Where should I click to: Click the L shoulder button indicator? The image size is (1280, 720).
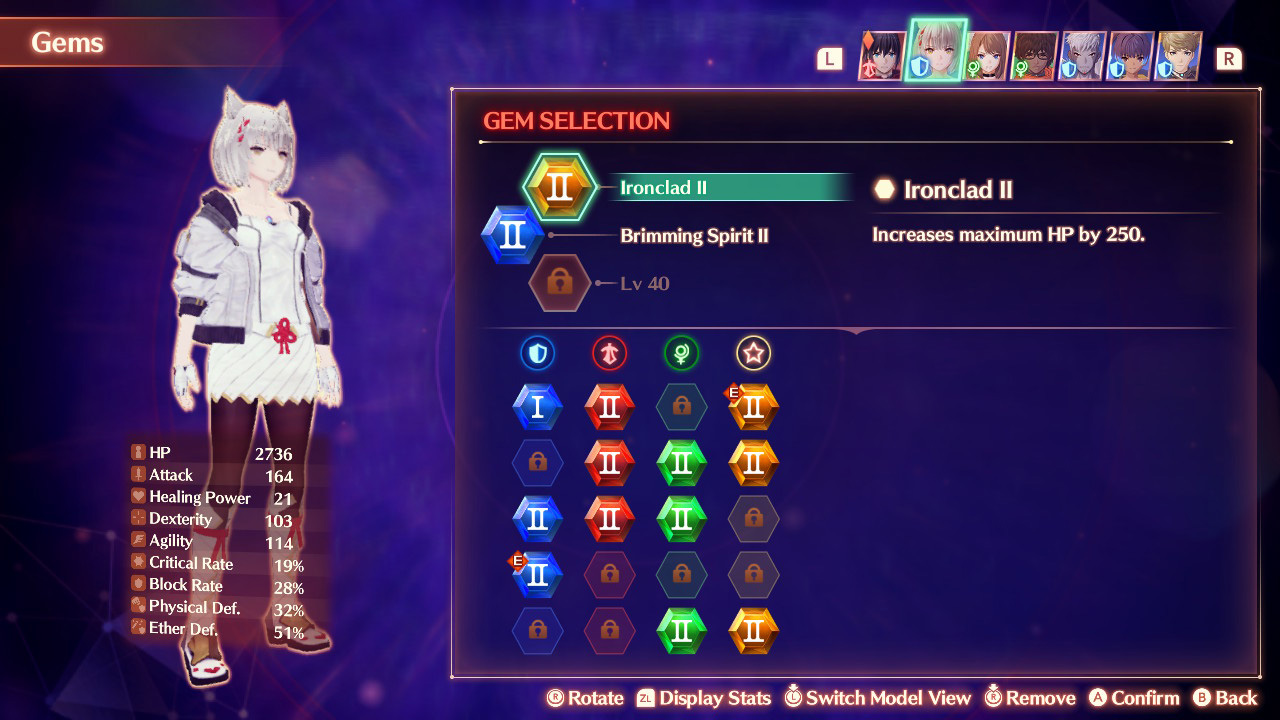tap(829, 58)
